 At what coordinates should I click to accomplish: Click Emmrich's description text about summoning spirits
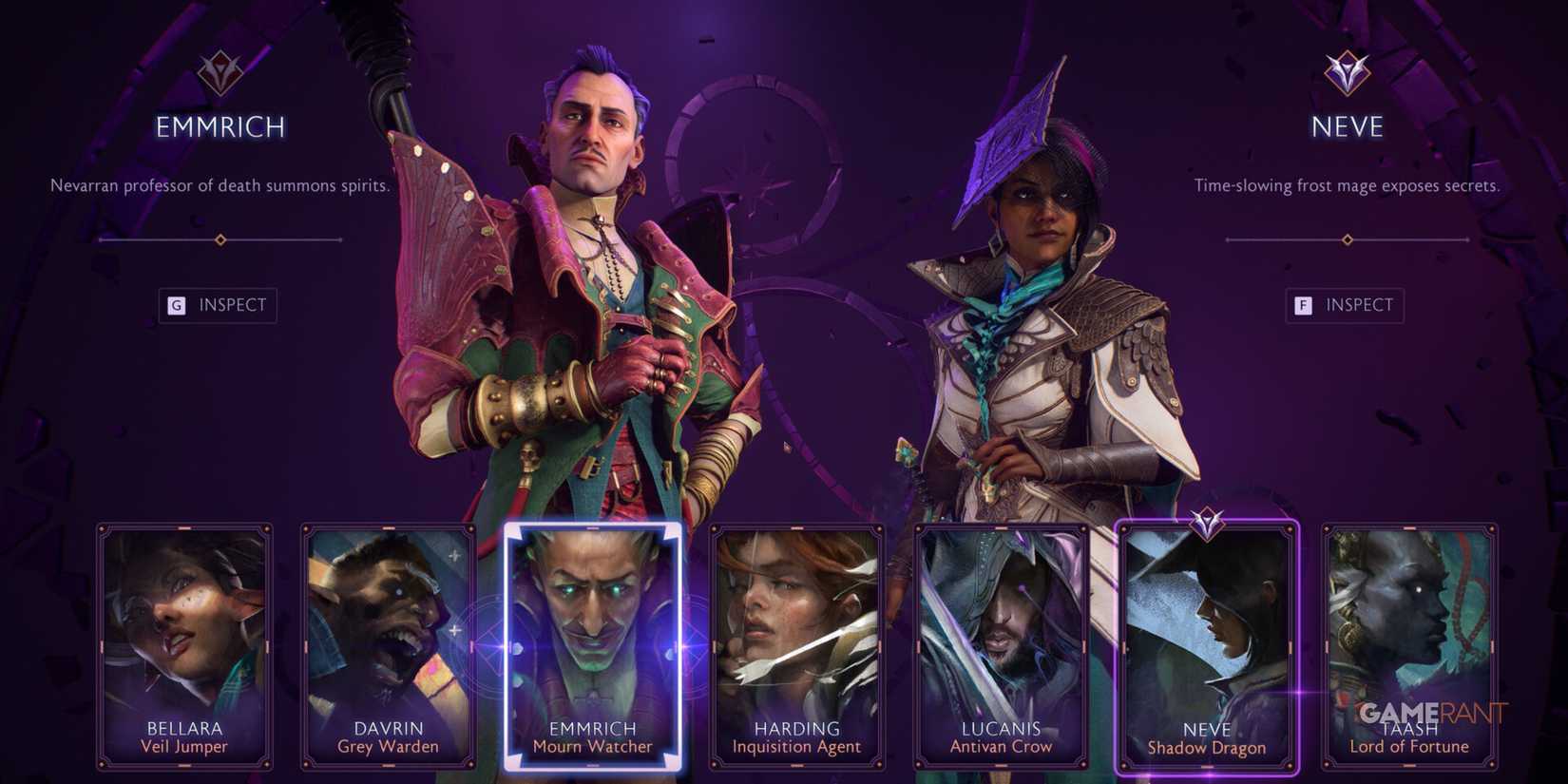tap(219, 186)
